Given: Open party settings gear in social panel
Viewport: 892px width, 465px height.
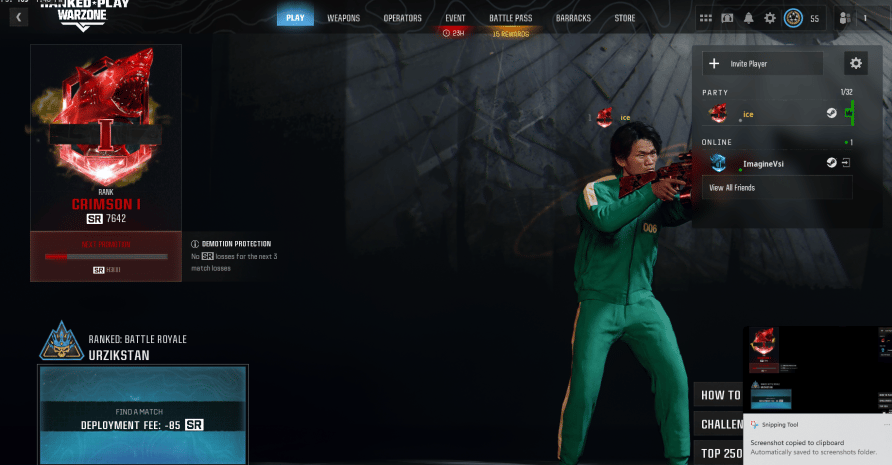Looking at the screenshot, I should [x=855, y=64].
